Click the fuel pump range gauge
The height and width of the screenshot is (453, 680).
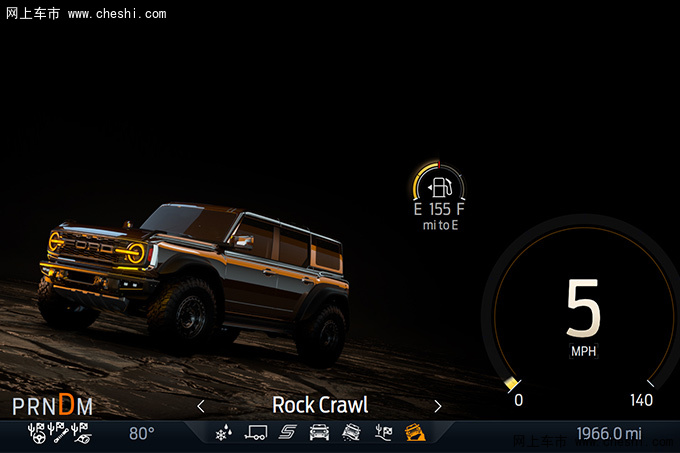coord(440,187)
